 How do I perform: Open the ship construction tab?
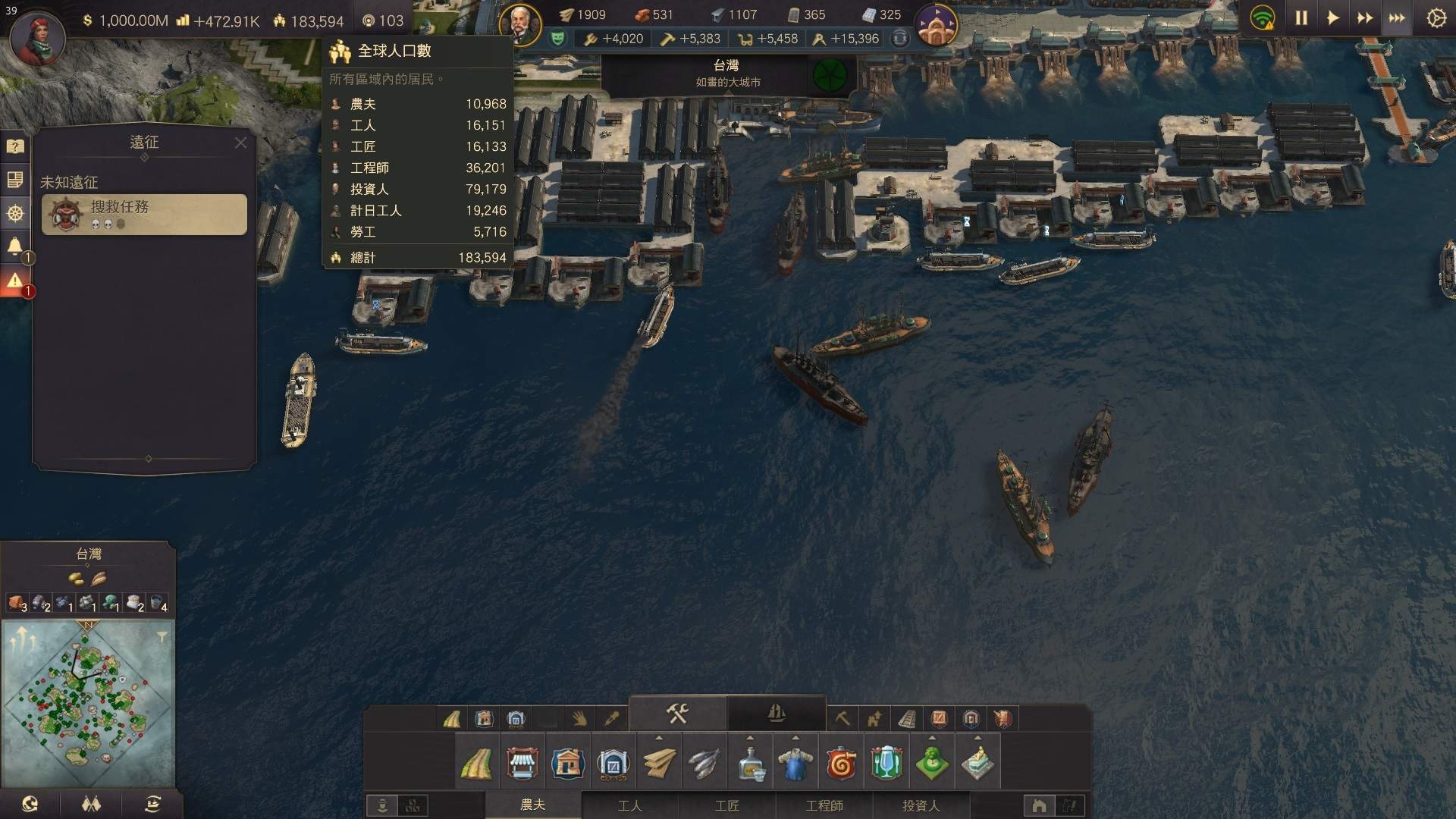point(776,713)
